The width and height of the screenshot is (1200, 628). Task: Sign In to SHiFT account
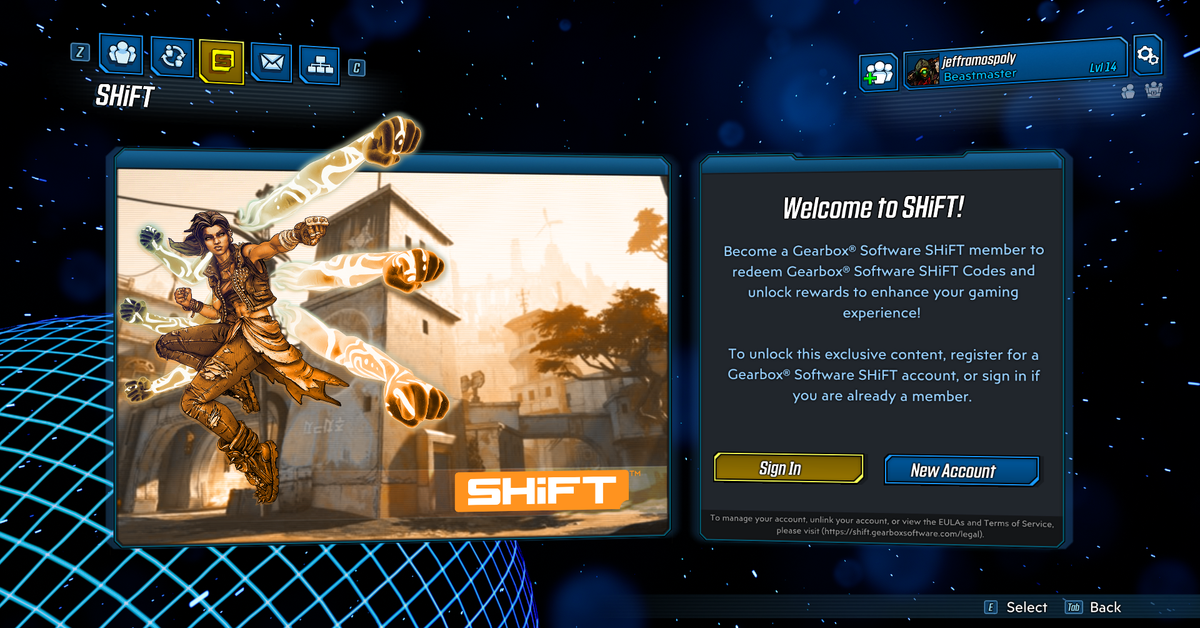787,468
